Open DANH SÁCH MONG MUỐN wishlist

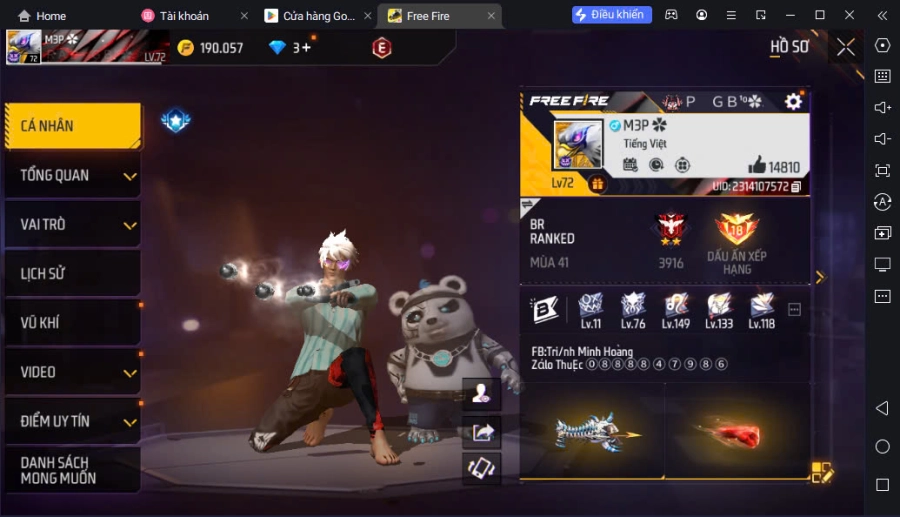click(72, 470)
